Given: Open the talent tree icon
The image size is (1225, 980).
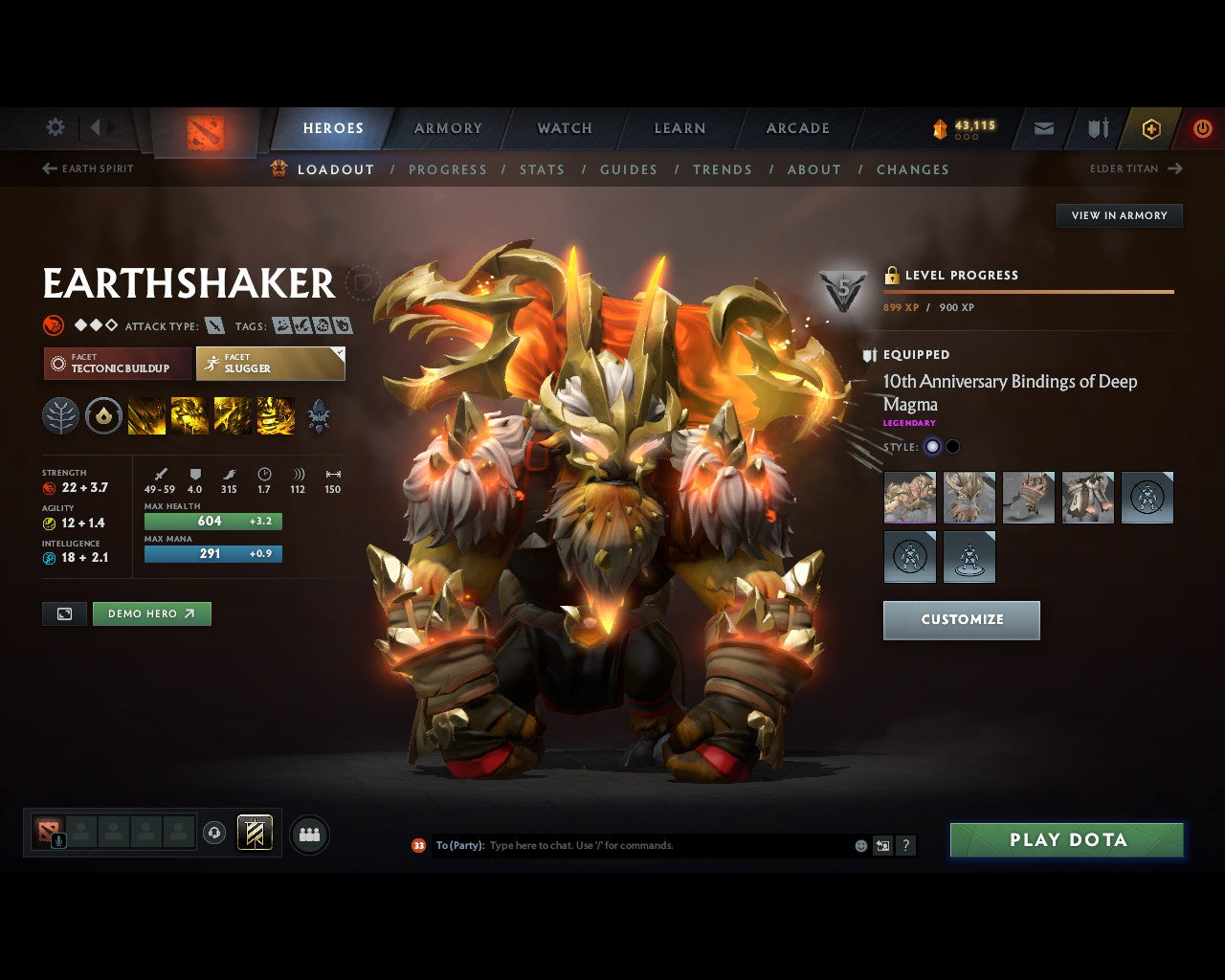Looking at the screenshot, I should (60, 415).
